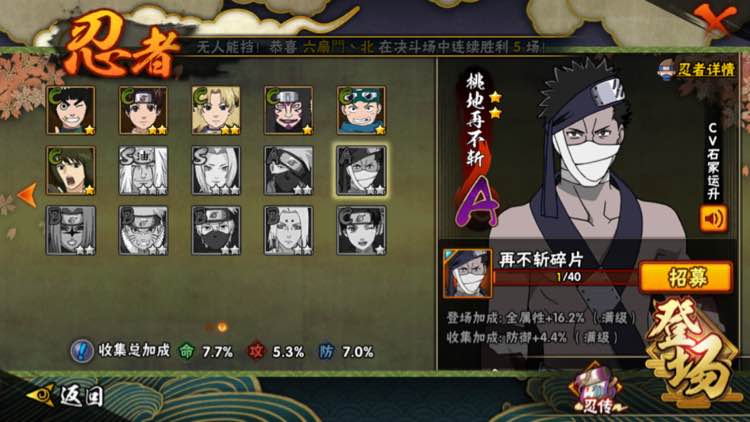Select the locked B-rank Naruto portrait
Viewport: 750px width, 422px height.
pyautogui.click(x=144, y=230)
